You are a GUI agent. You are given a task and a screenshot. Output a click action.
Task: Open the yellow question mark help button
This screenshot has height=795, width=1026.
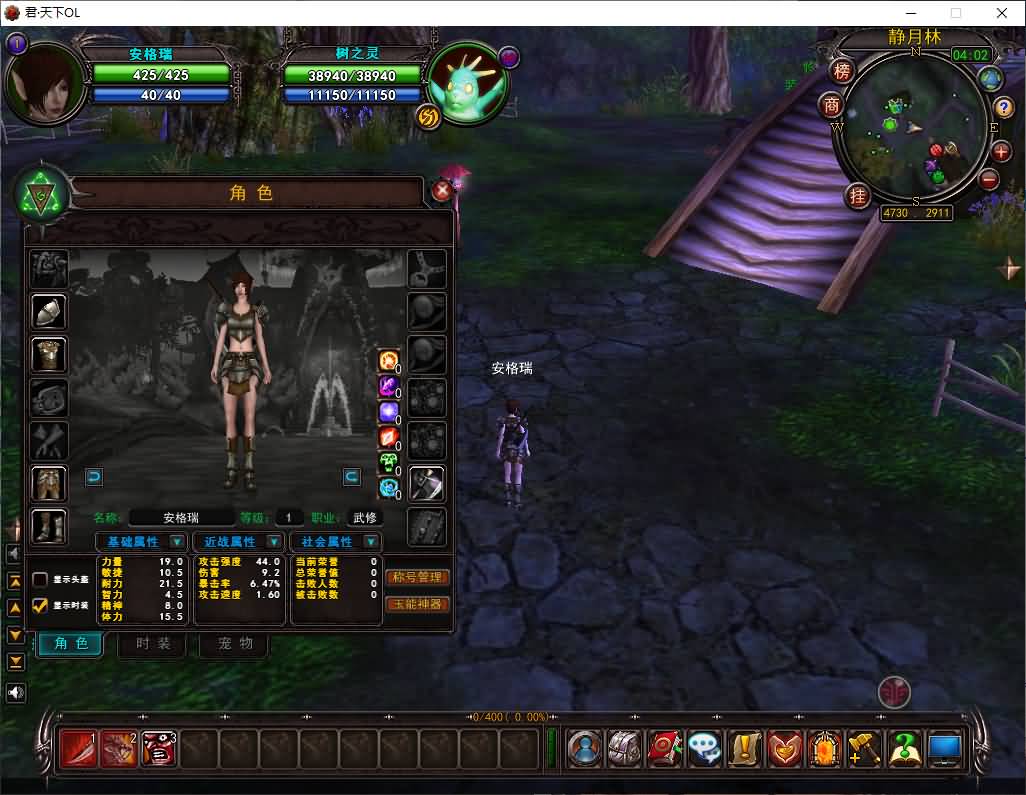1003,108
